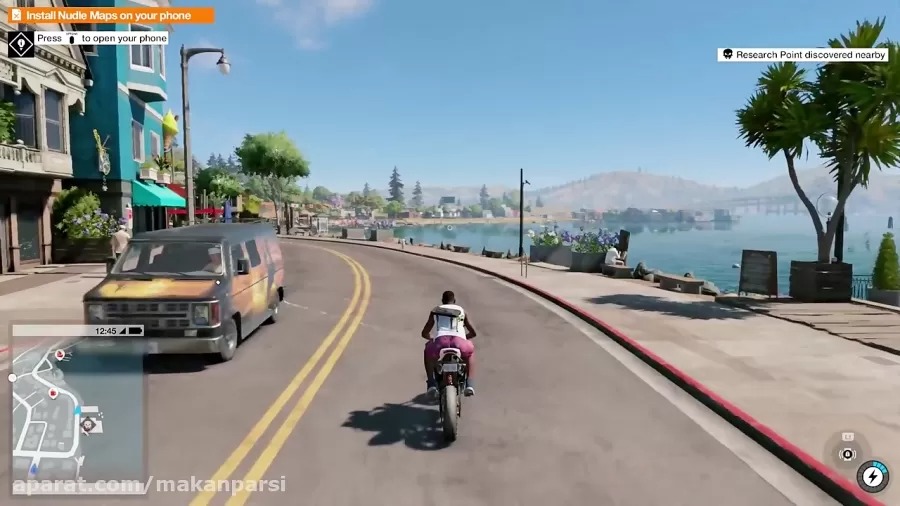
Task: Click the blue arrow marker on minimap
Action: (x=33, y=467)
